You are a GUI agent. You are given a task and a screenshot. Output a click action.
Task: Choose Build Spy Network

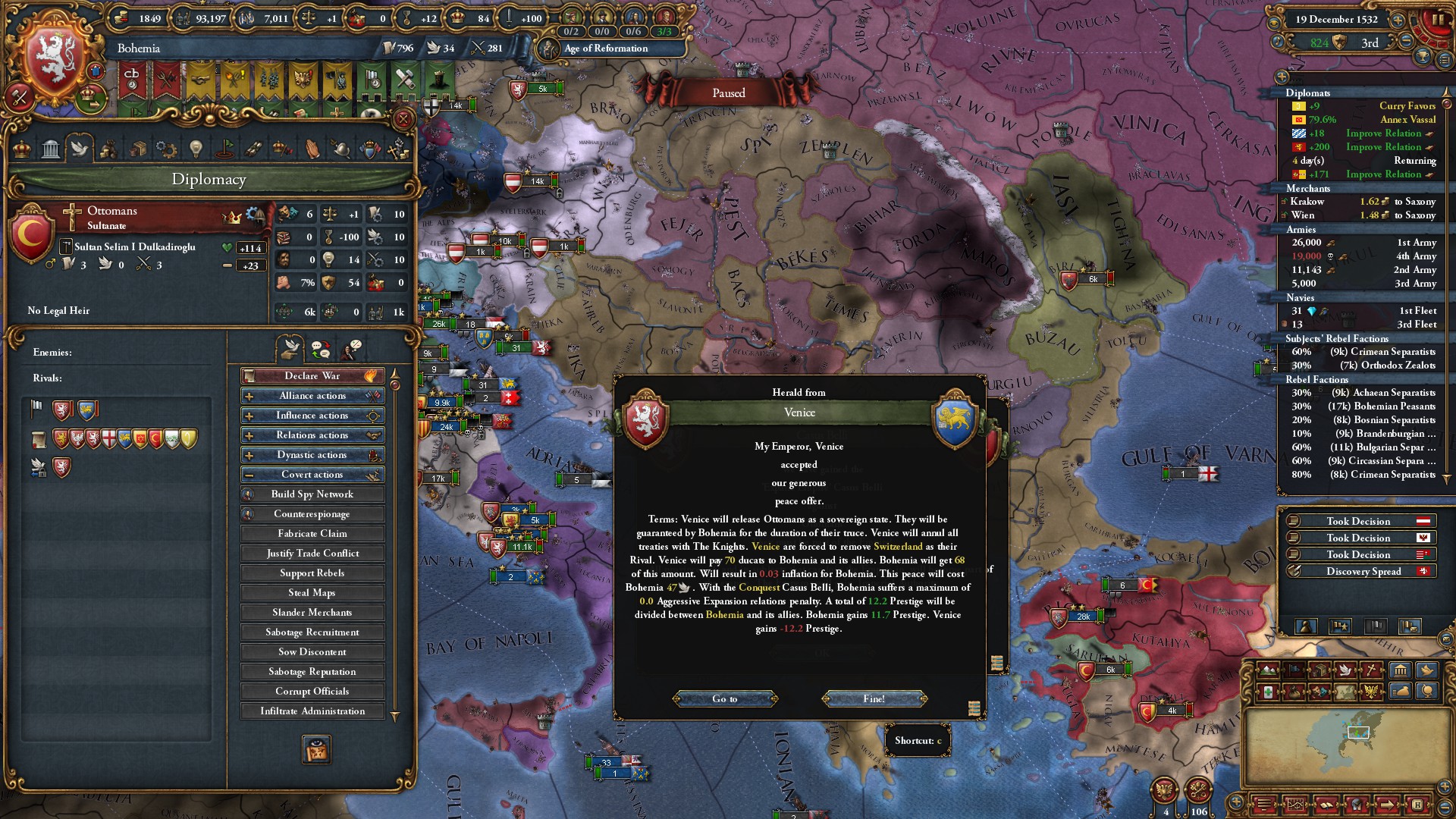pyautogui.click(x=312, y=494)
